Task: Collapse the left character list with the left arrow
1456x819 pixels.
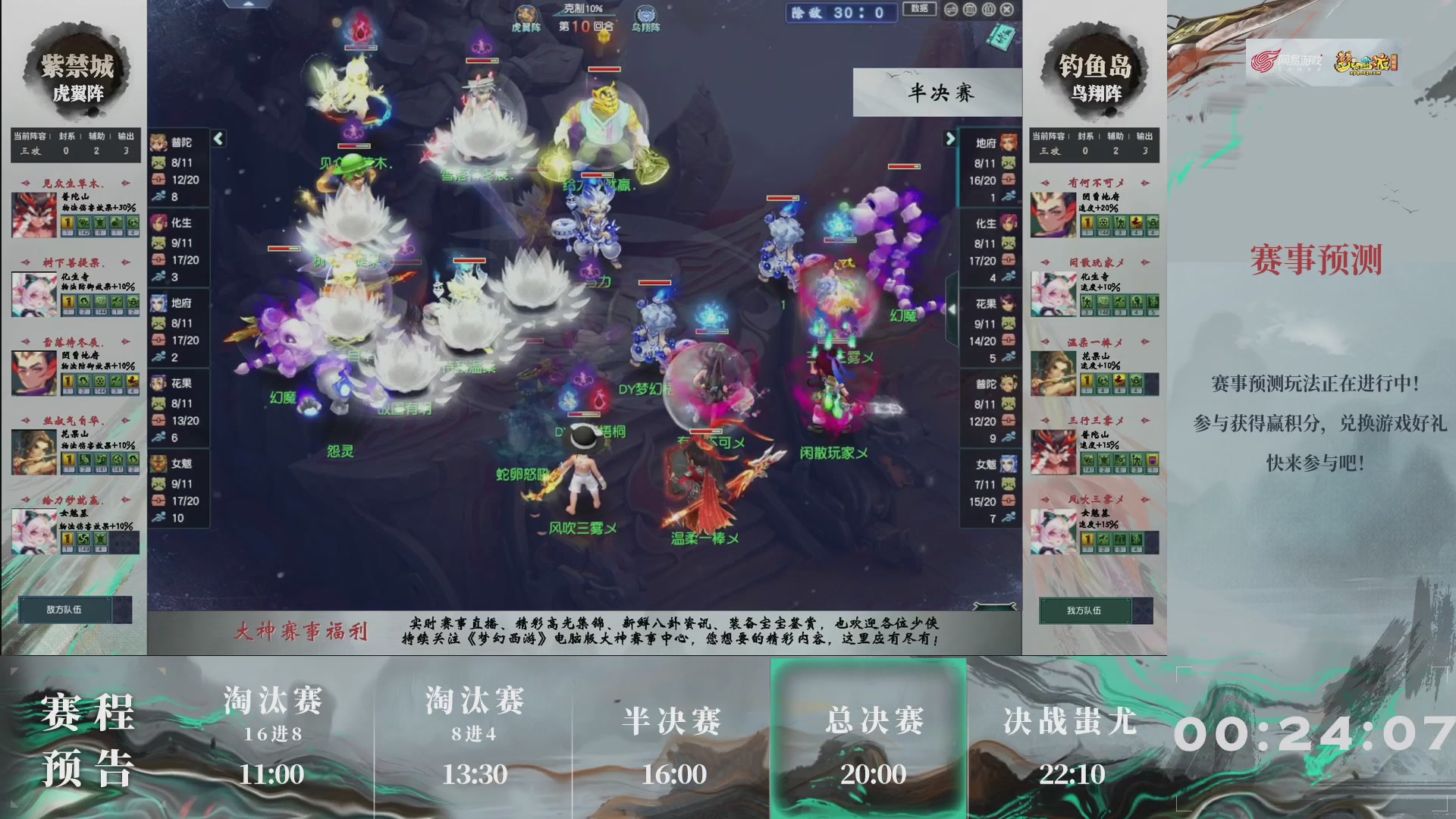Action: click(x=217, y=140)
